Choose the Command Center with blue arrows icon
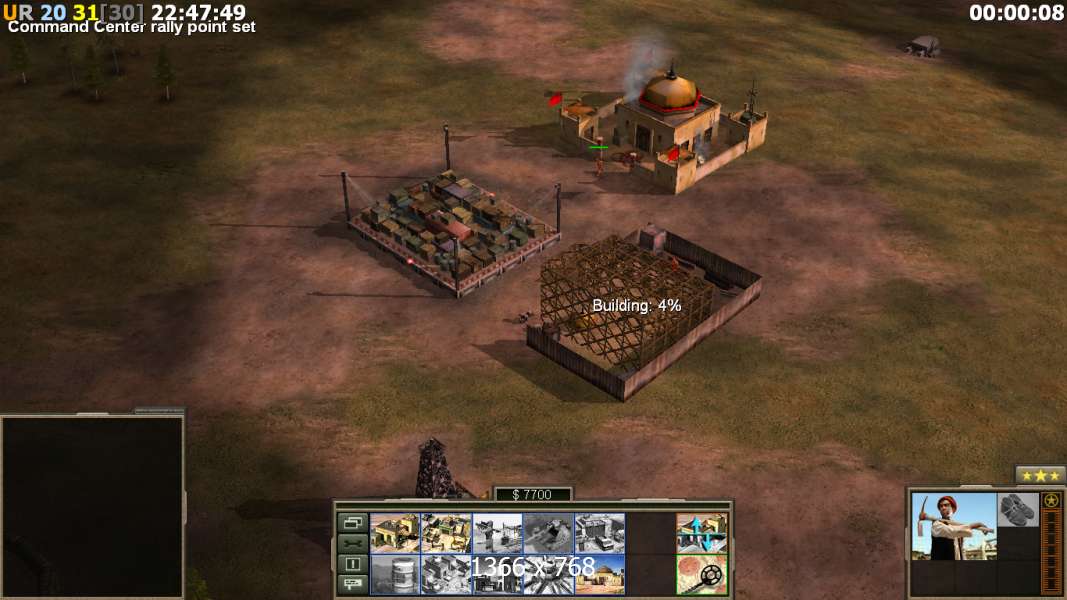 pos(701,533)
